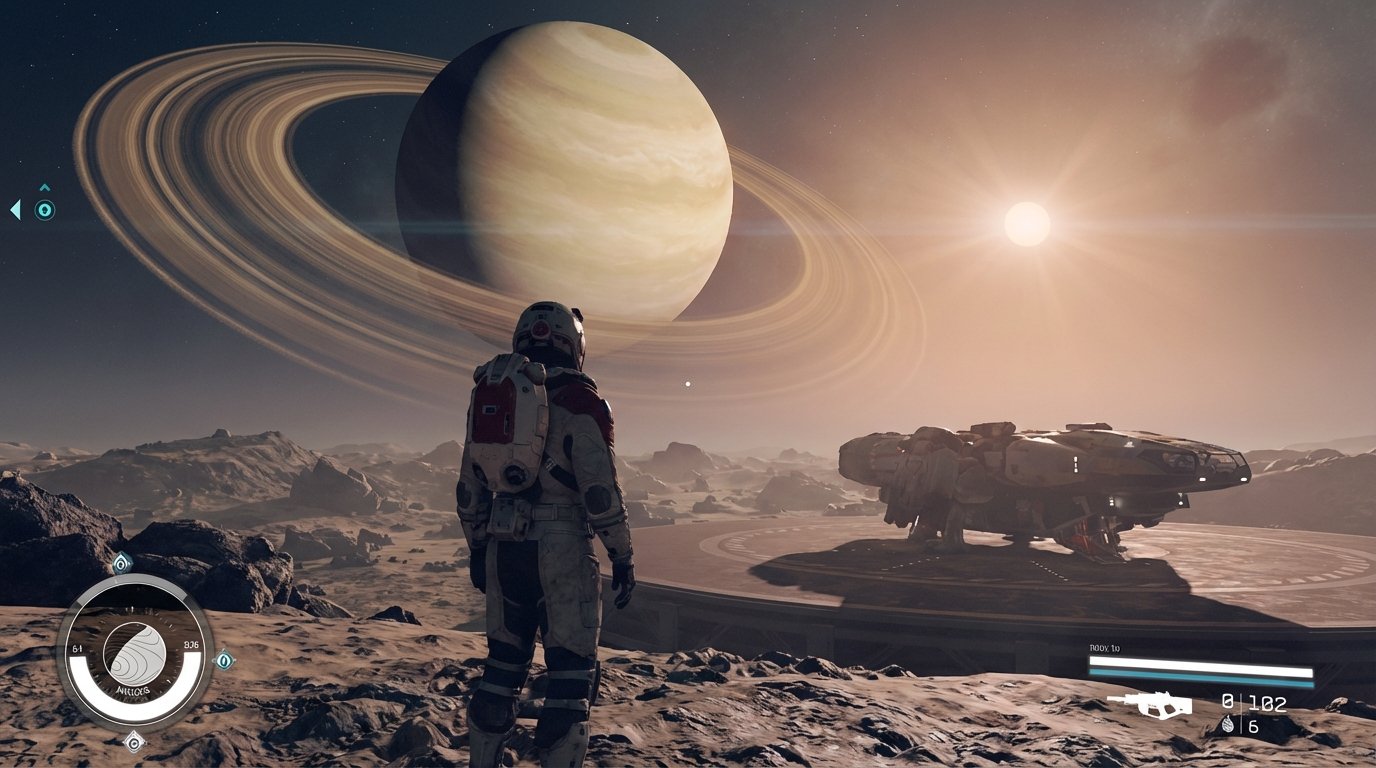The image size is (1376, 768).
Task: Click the ammo count reading 0 | 102
Action: coord(1252,703)
